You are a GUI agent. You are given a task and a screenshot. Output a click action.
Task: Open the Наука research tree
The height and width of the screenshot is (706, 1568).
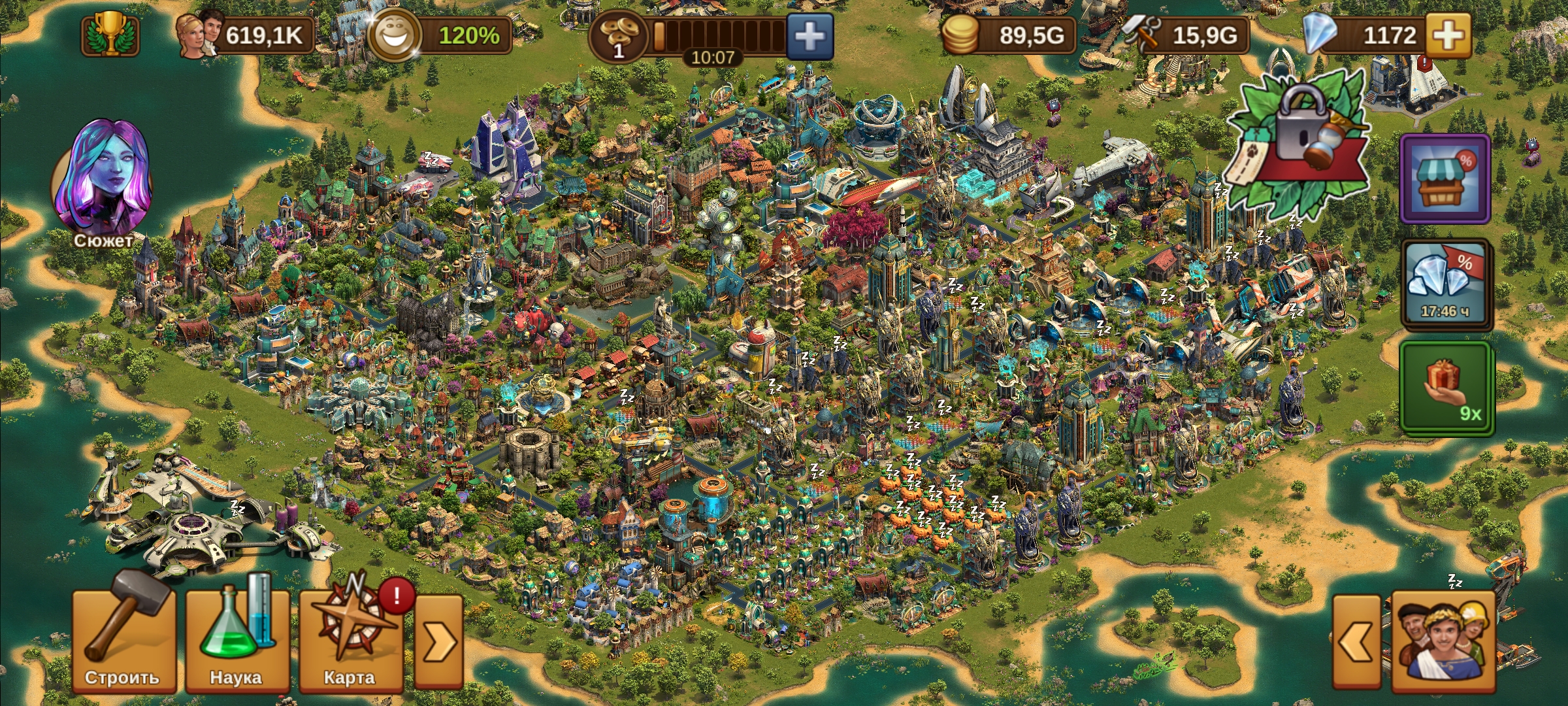click(237, 641)
